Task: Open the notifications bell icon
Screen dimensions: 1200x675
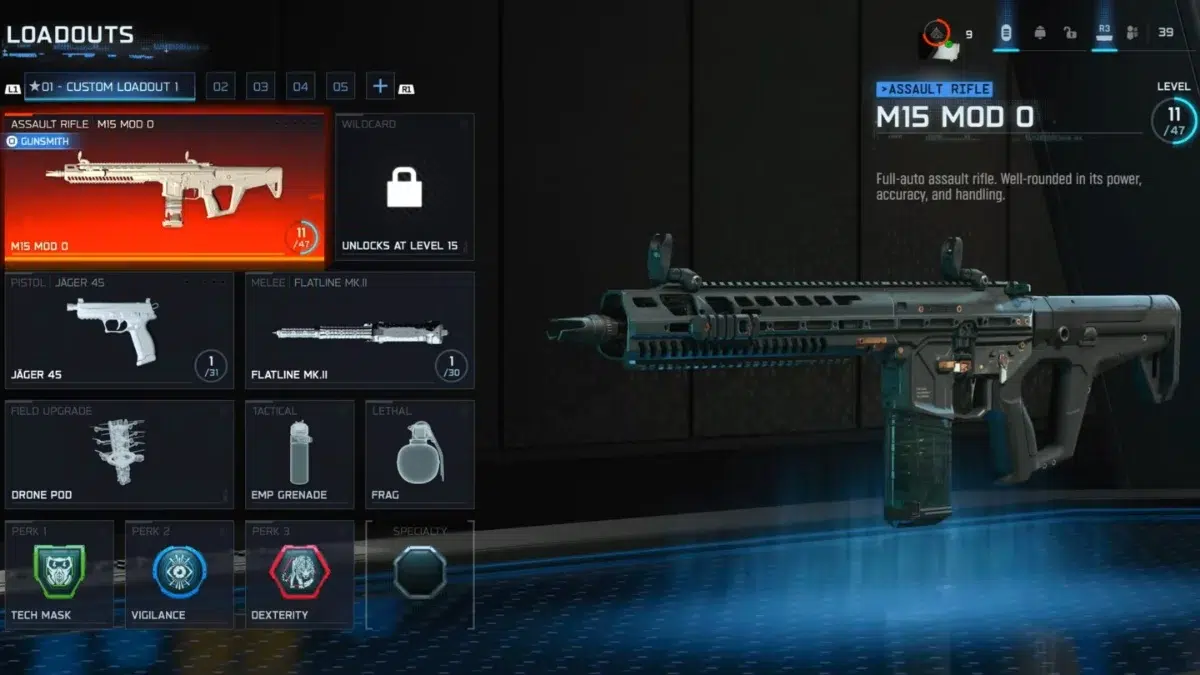Action: [1040, 33]
